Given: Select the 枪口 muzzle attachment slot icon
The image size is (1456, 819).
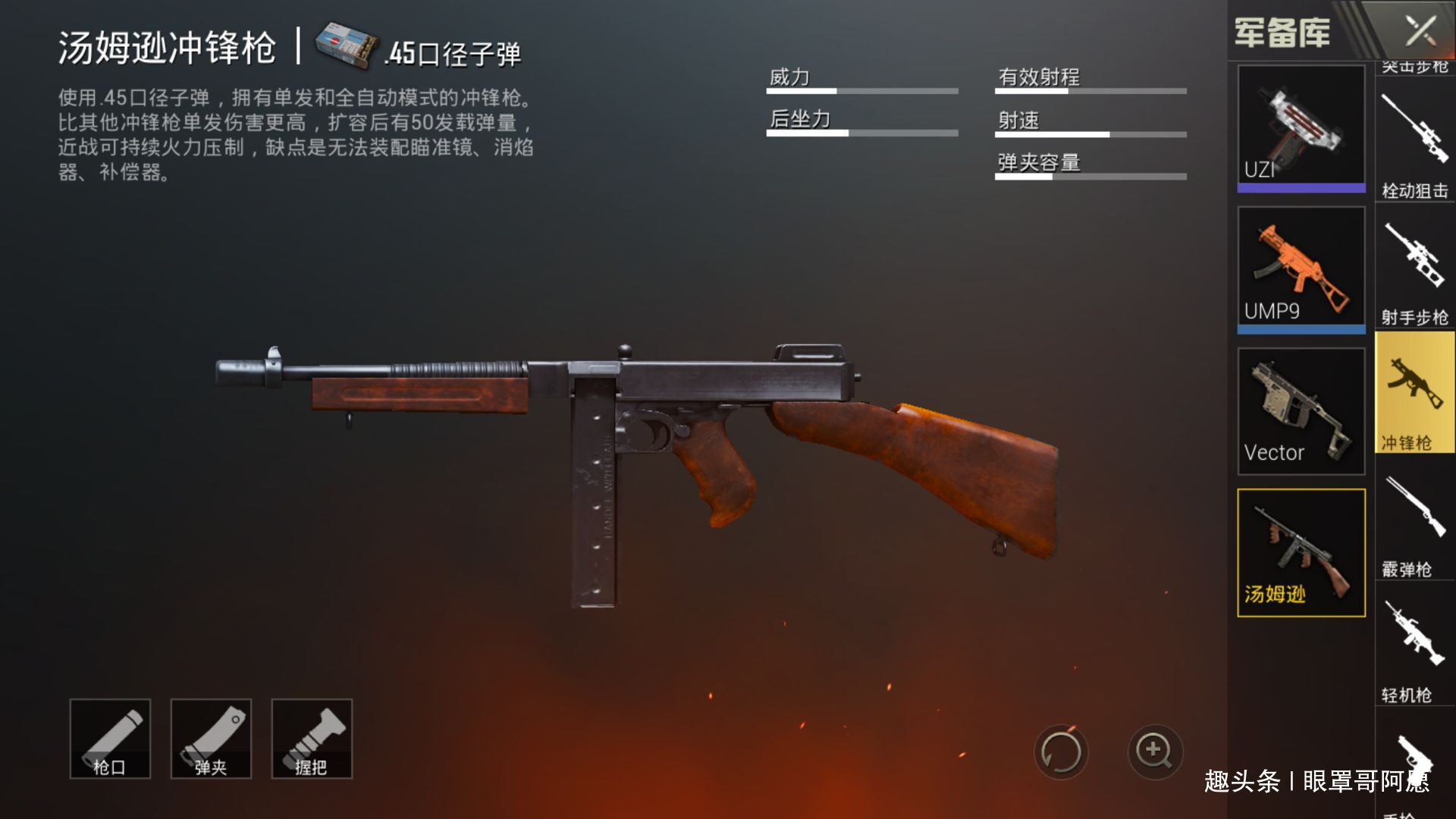Looking at the screenshot, I should click(110, 739).
